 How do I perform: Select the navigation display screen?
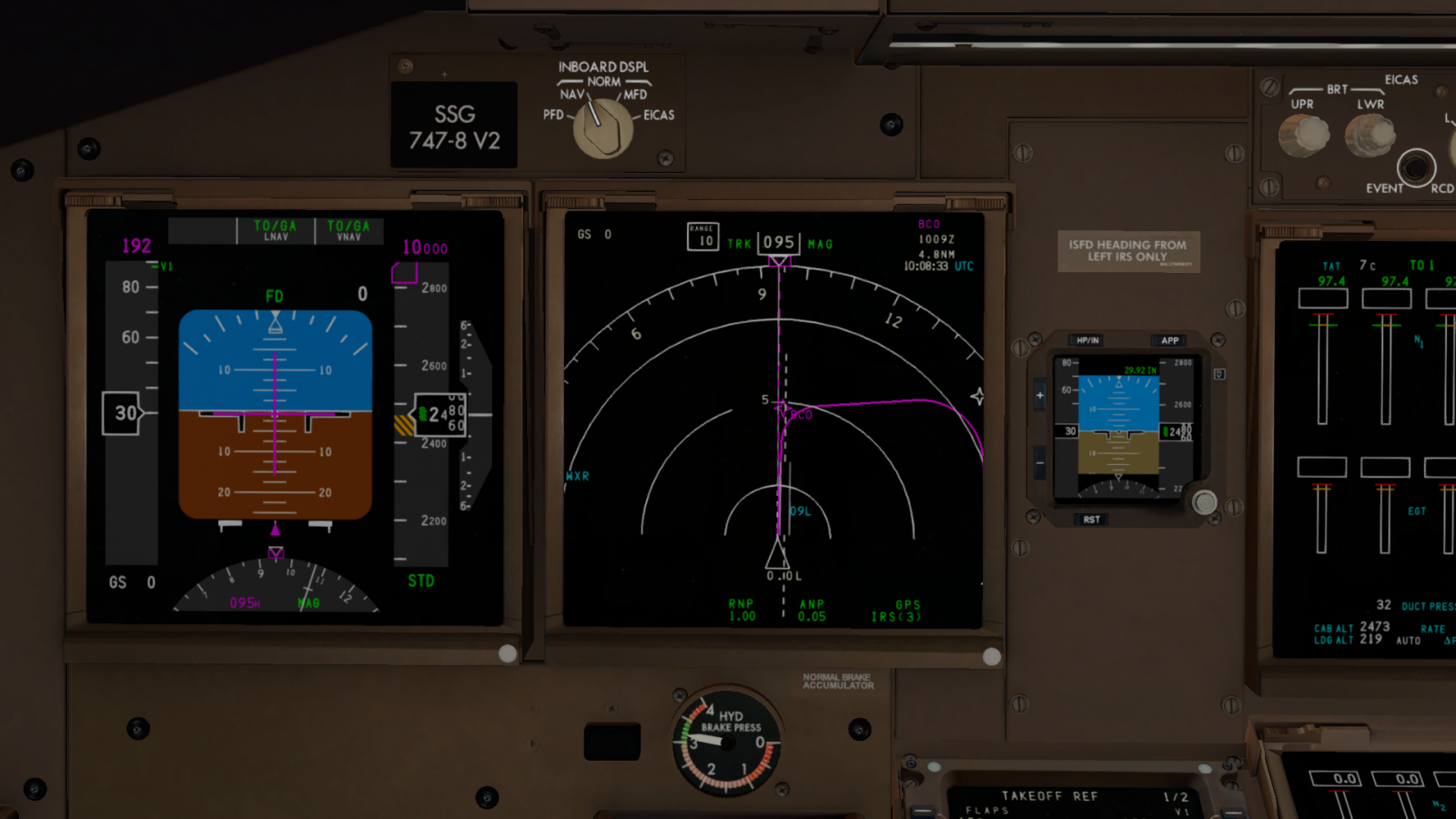(773, 419)
